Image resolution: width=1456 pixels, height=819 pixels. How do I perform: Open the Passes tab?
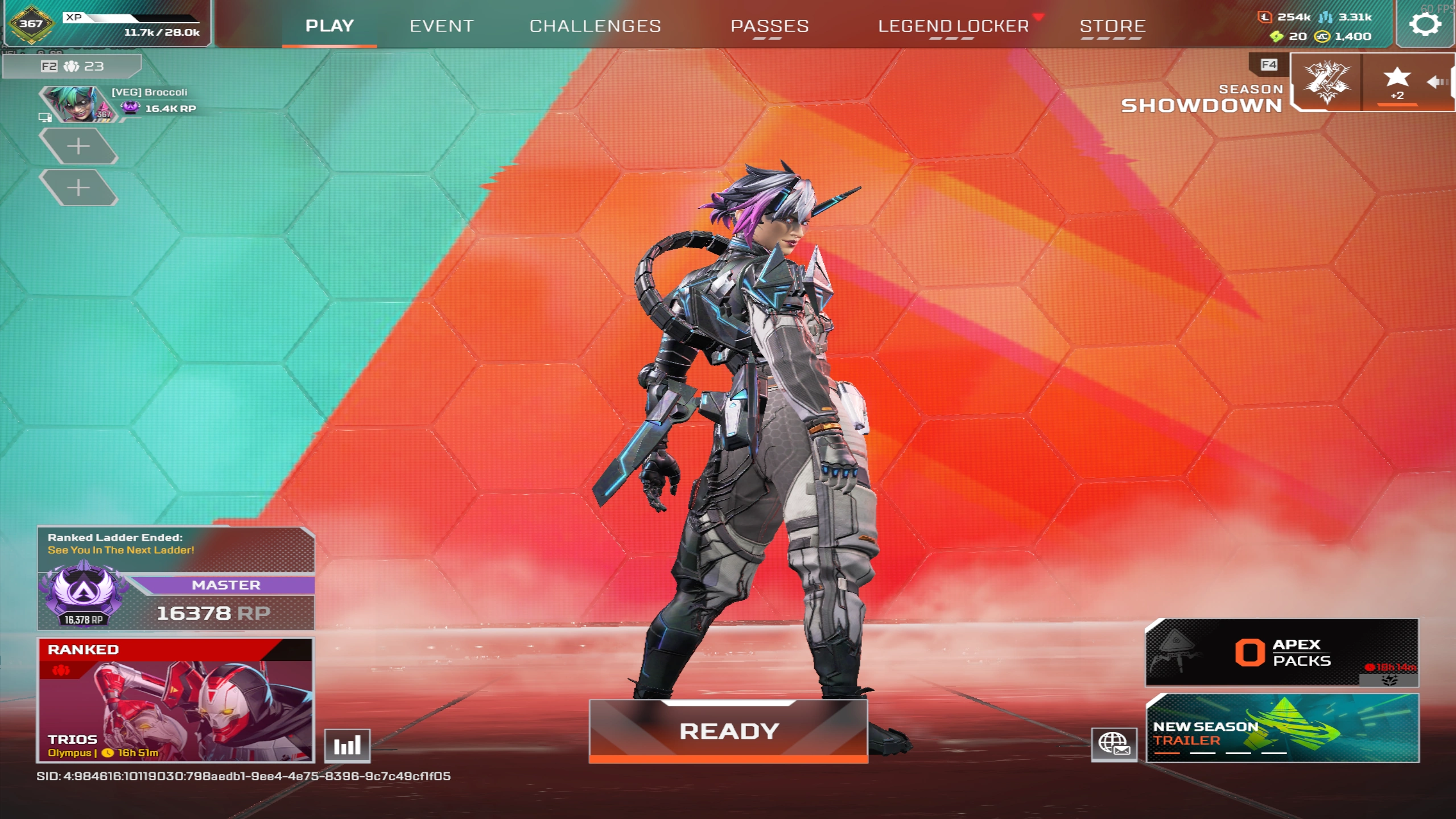coord(769,26)
